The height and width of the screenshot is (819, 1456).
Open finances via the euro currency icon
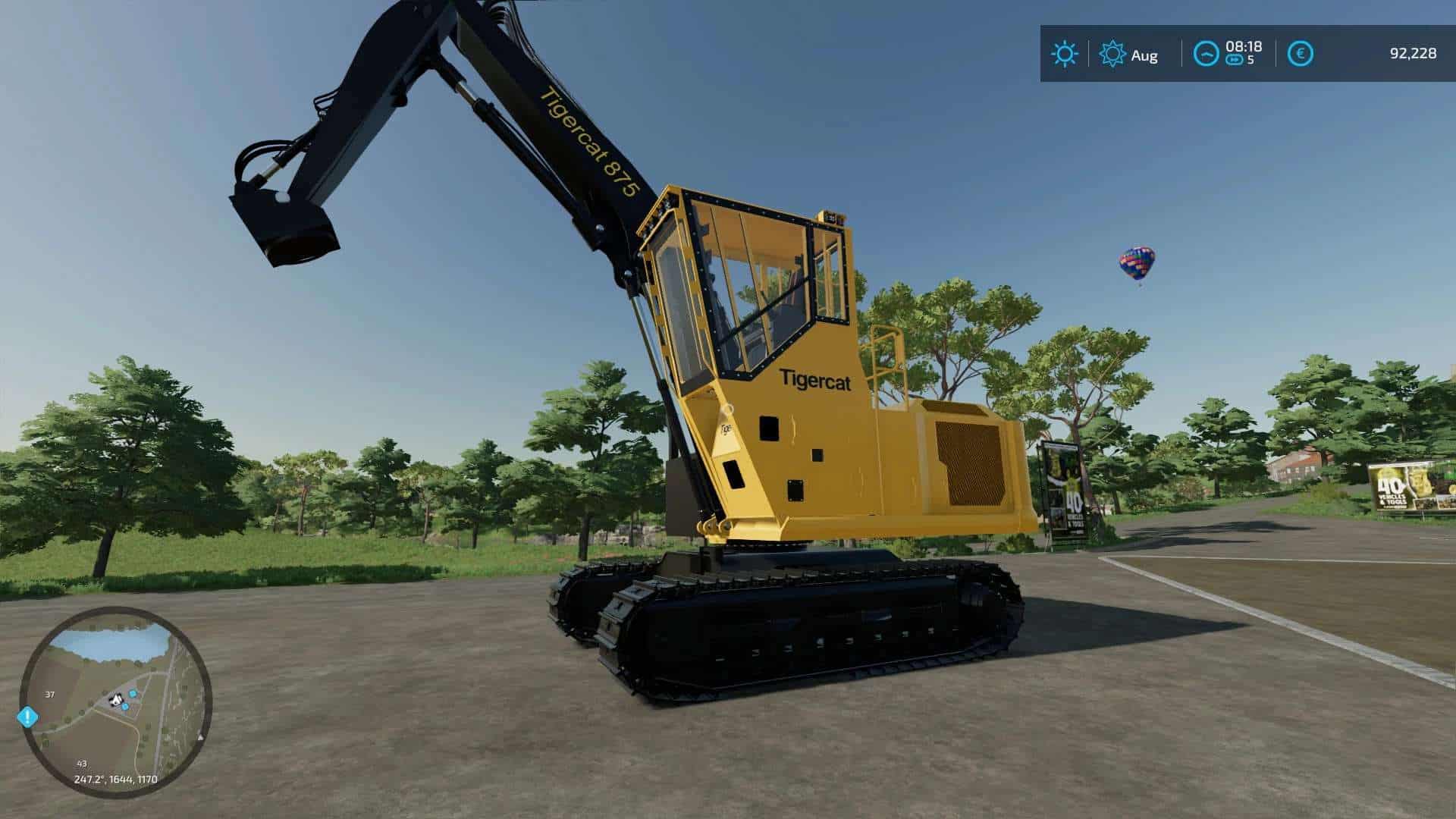[x=1301, y=53]
